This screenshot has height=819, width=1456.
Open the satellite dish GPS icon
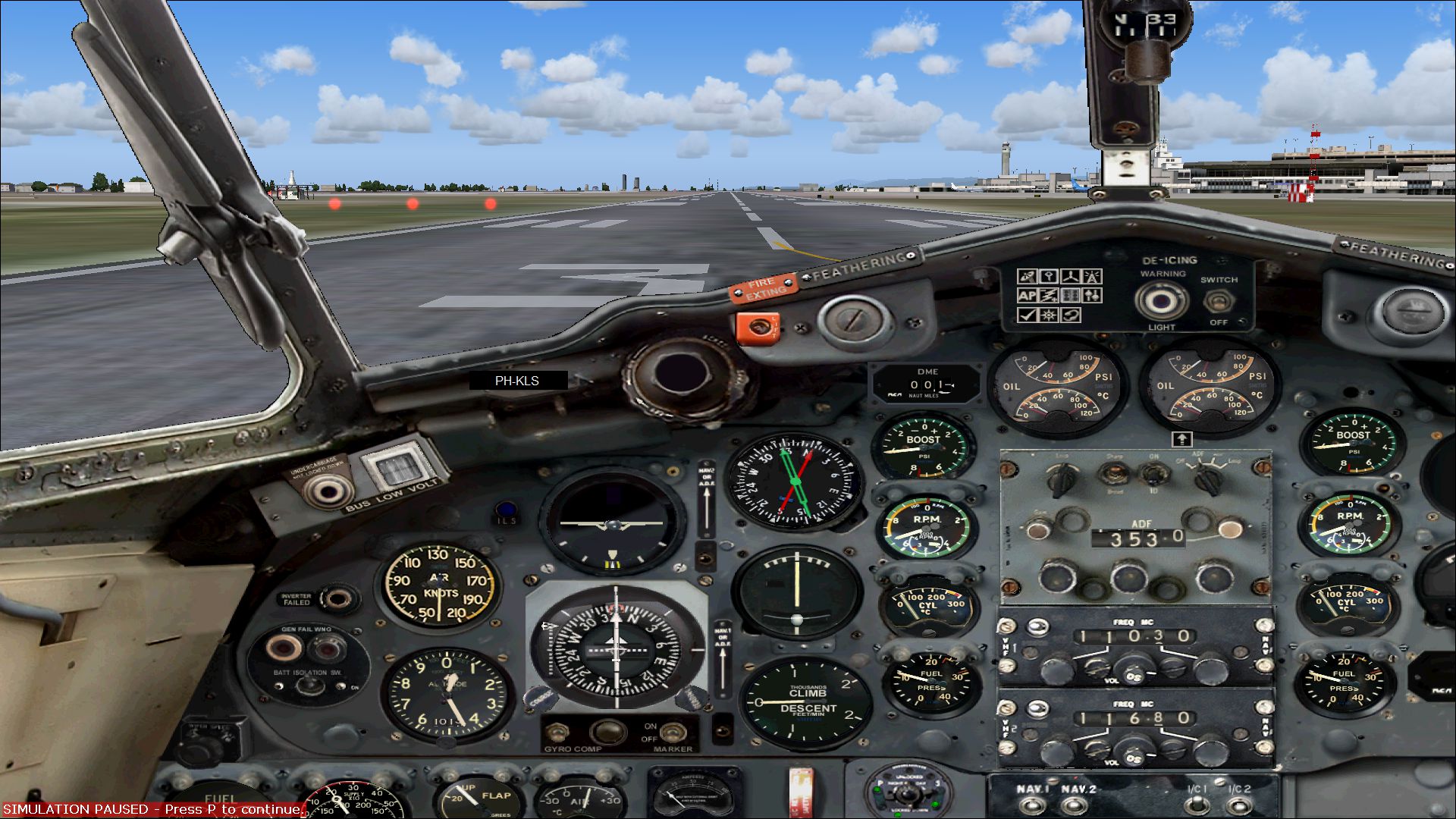pos(1027,277)
